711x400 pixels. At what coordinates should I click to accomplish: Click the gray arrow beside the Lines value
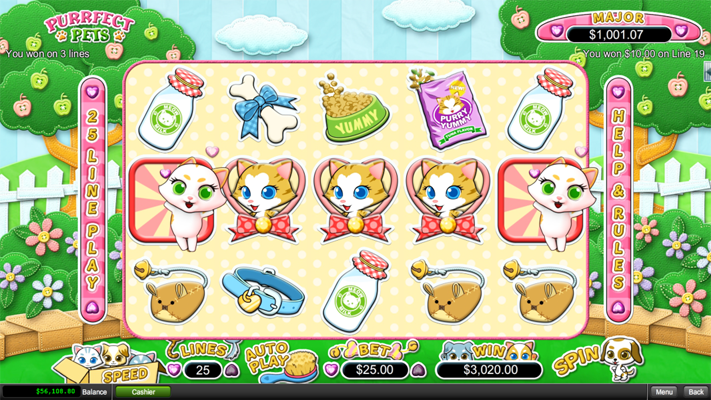pos(232,370)
